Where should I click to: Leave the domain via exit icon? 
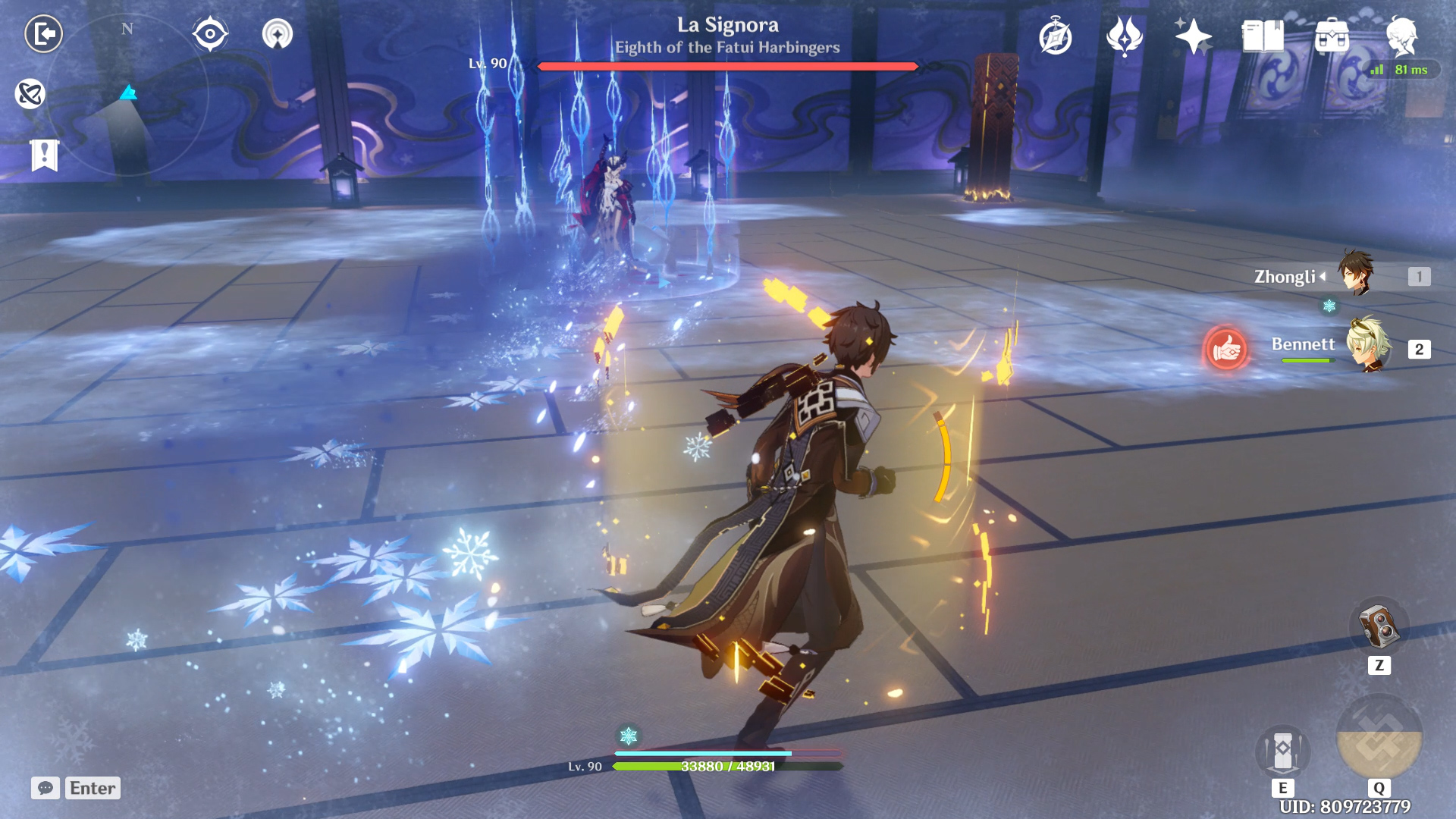click(x=43, y=34)
